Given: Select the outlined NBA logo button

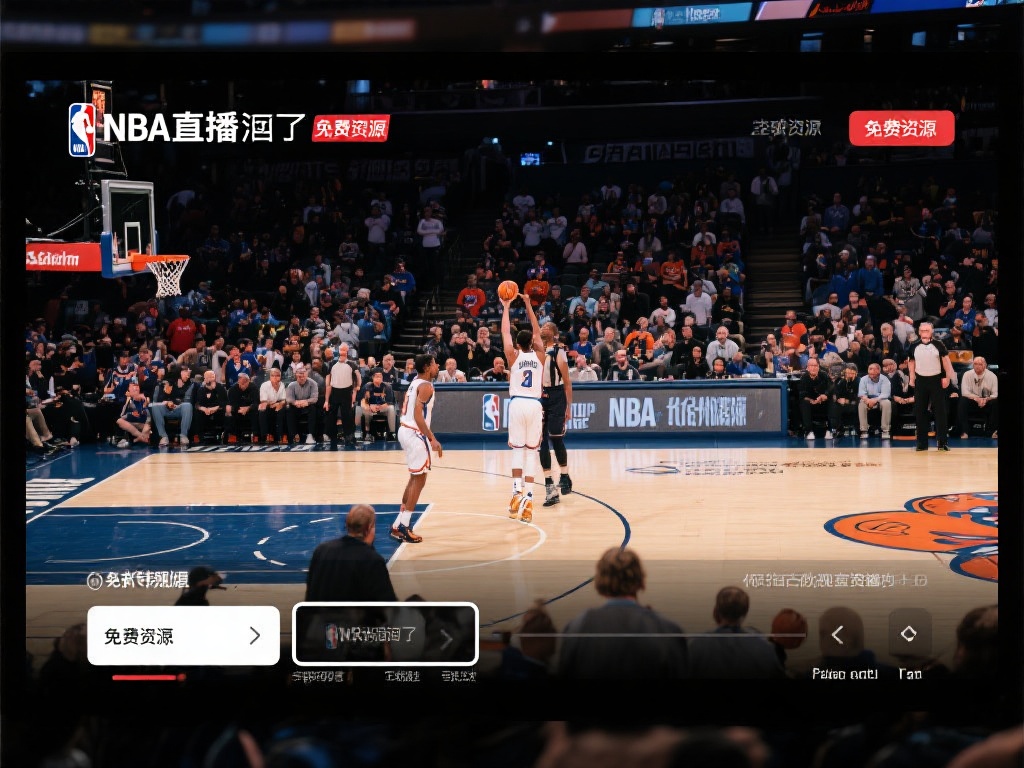Looking at the screenshot, I should click(x=385, y=634).
